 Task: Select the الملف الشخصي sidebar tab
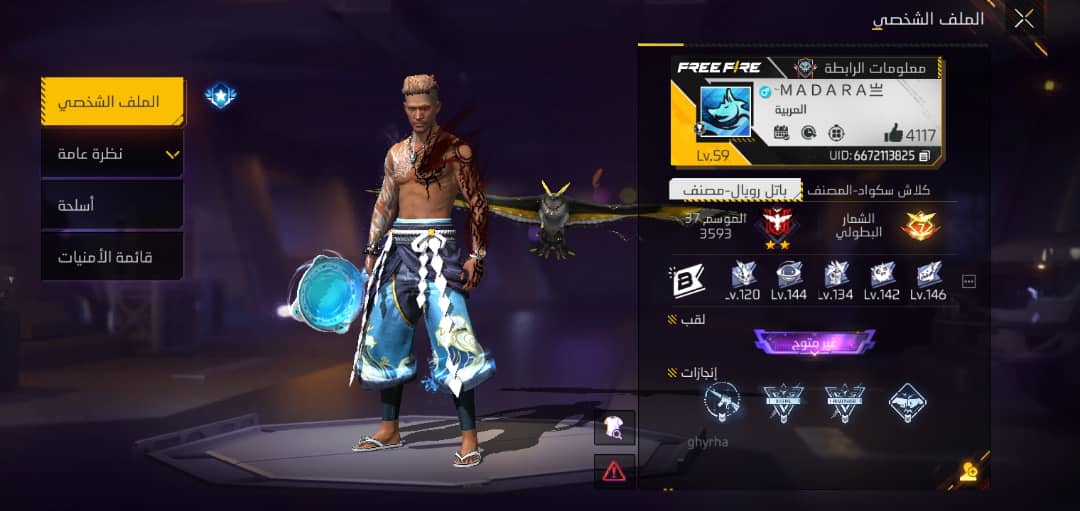coord(112,102)
